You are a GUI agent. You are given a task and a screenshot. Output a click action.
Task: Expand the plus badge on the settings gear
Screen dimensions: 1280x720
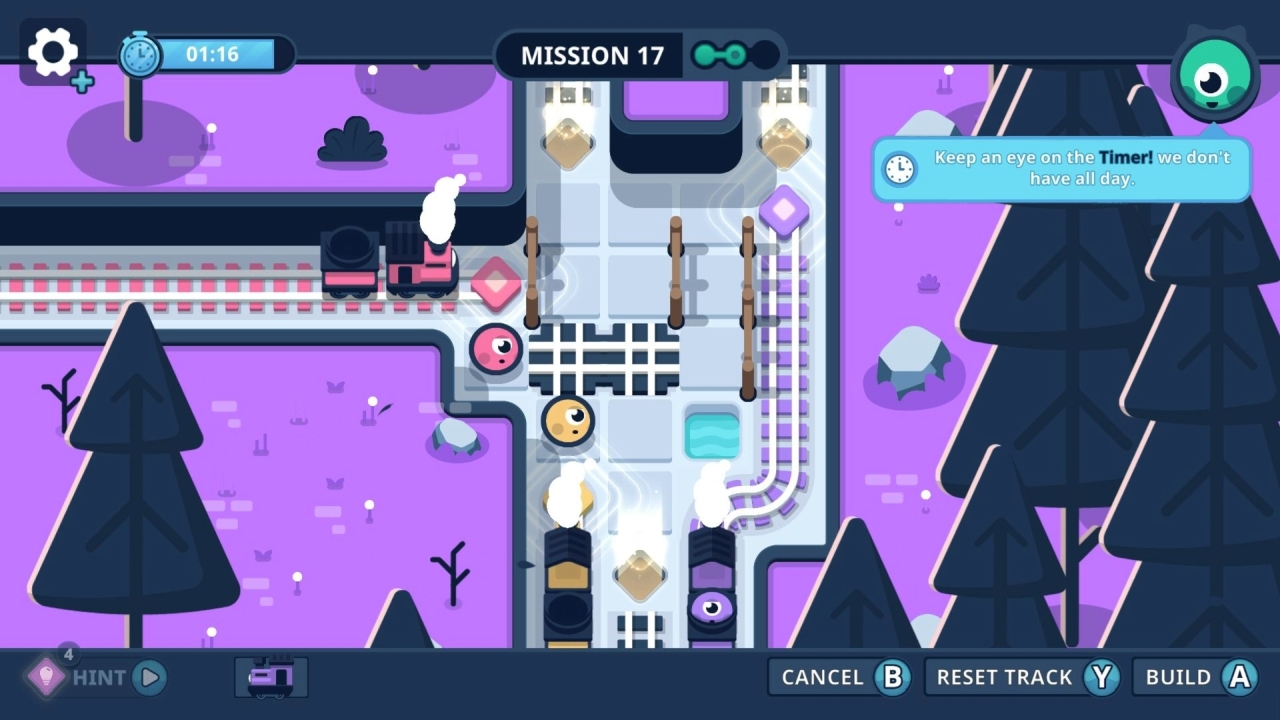click(x=84, y=81)
